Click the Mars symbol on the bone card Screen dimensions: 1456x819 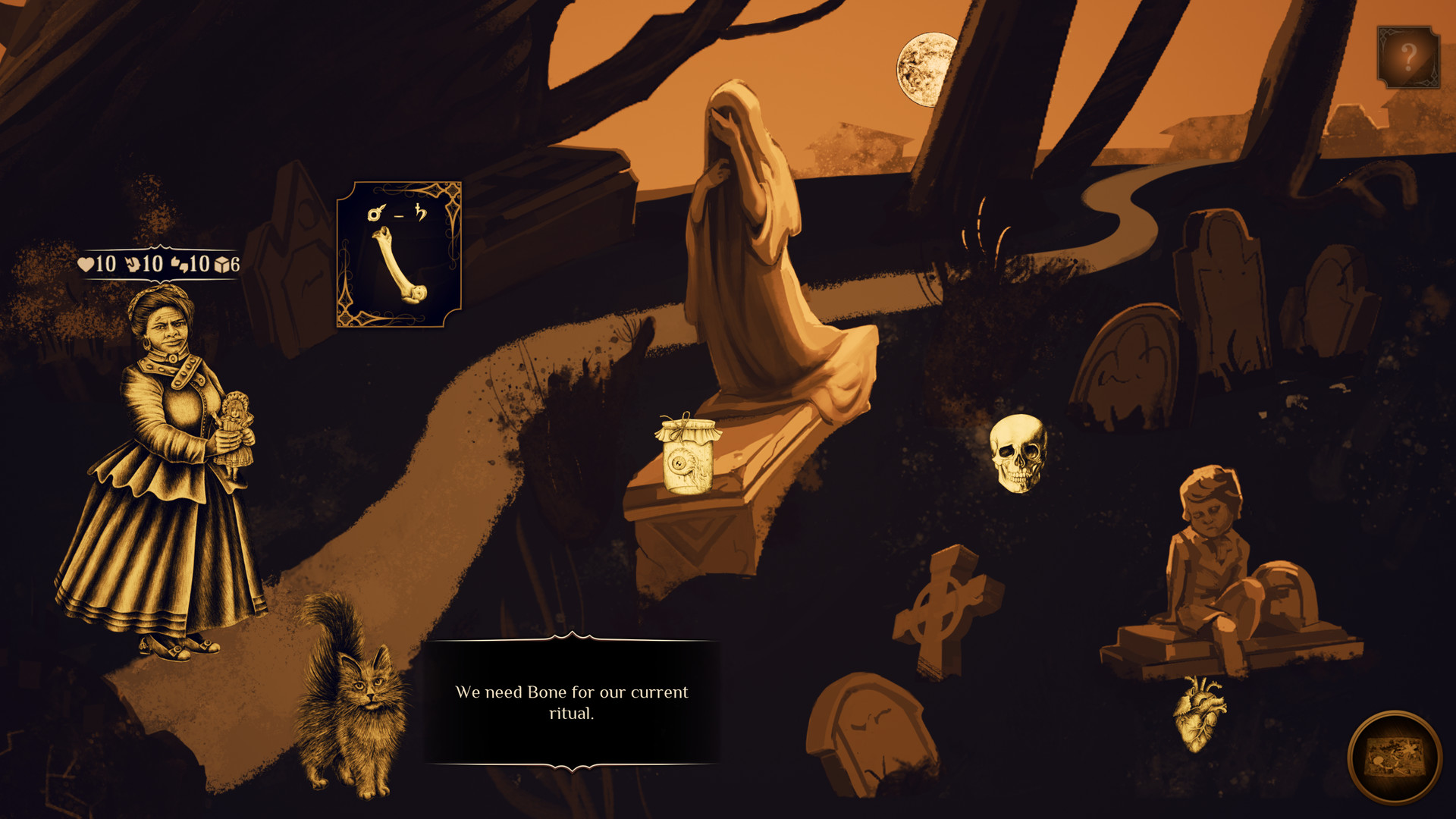point(374,213)
